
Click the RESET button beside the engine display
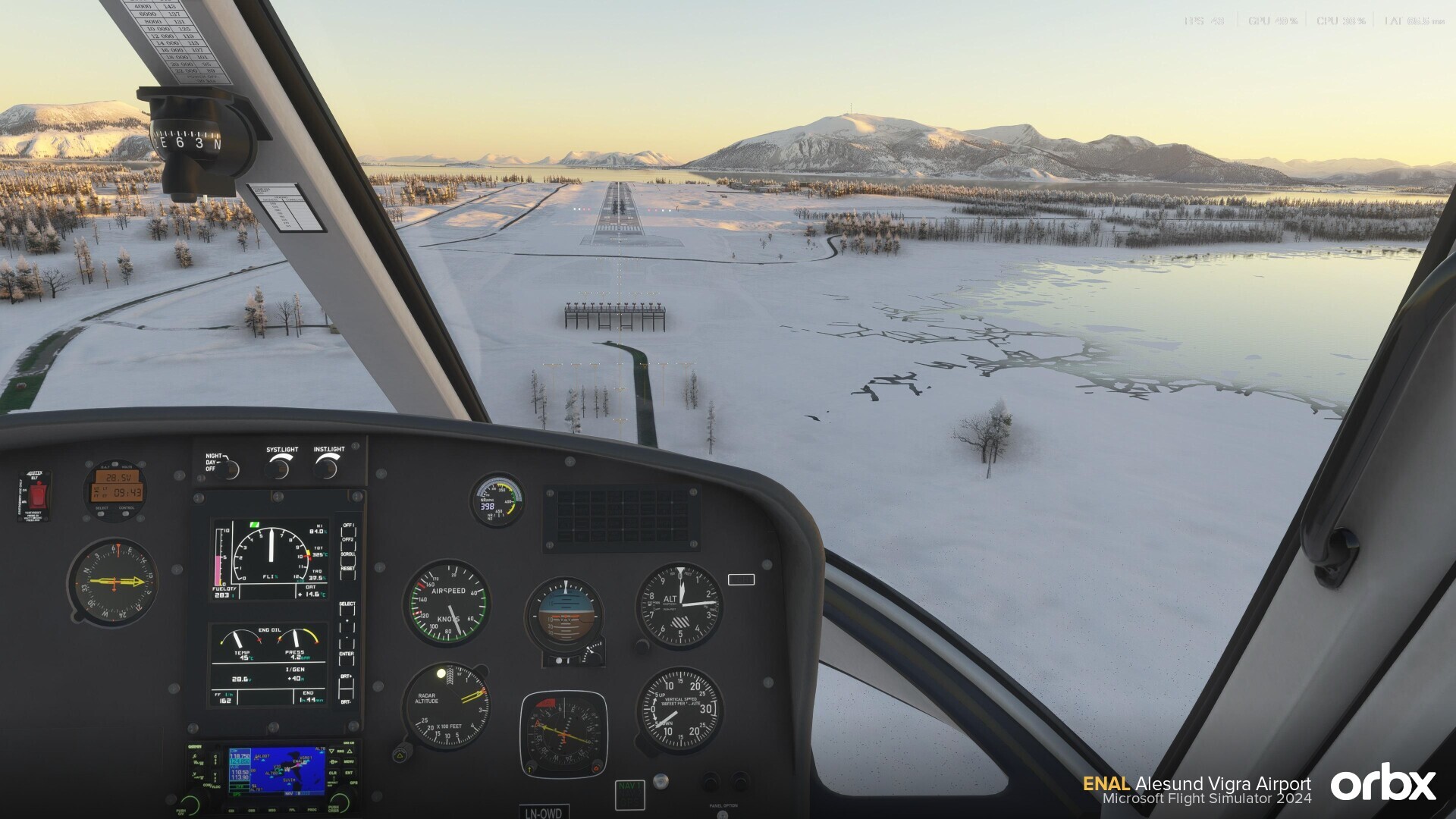click(348, 575)
